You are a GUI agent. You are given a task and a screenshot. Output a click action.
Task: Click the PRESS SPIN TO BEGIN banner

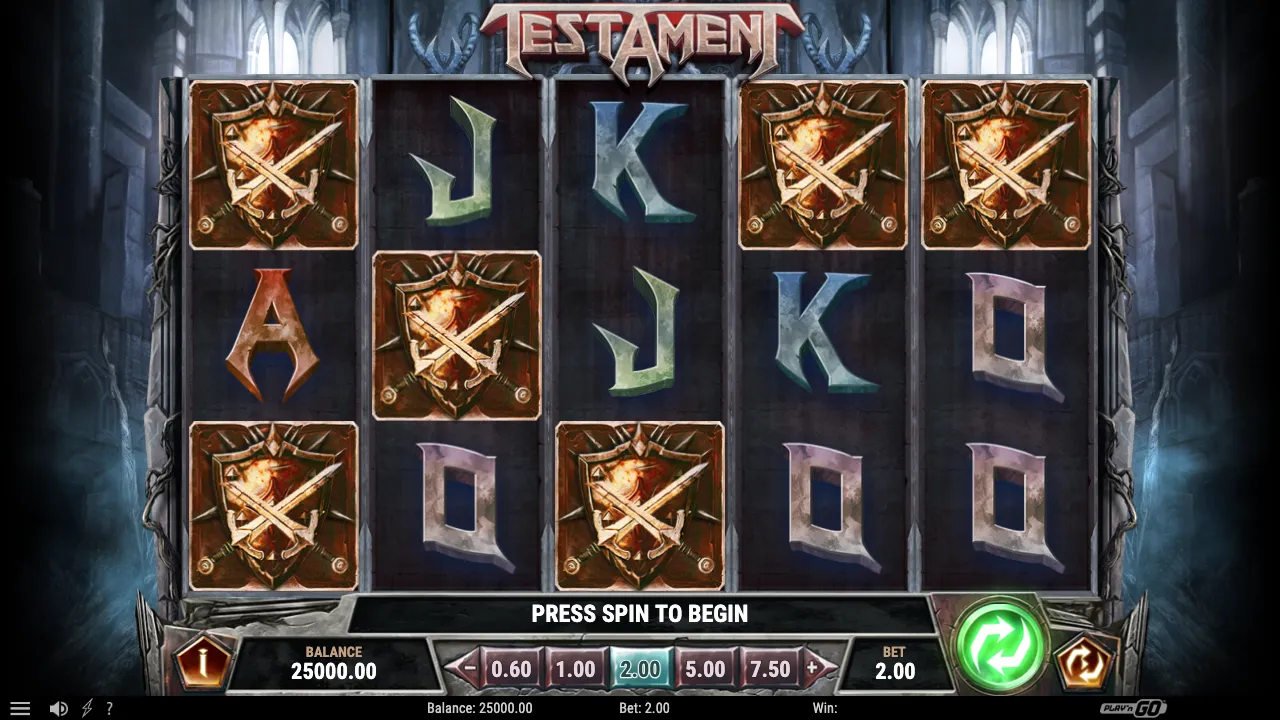click(x=640, y=614)
